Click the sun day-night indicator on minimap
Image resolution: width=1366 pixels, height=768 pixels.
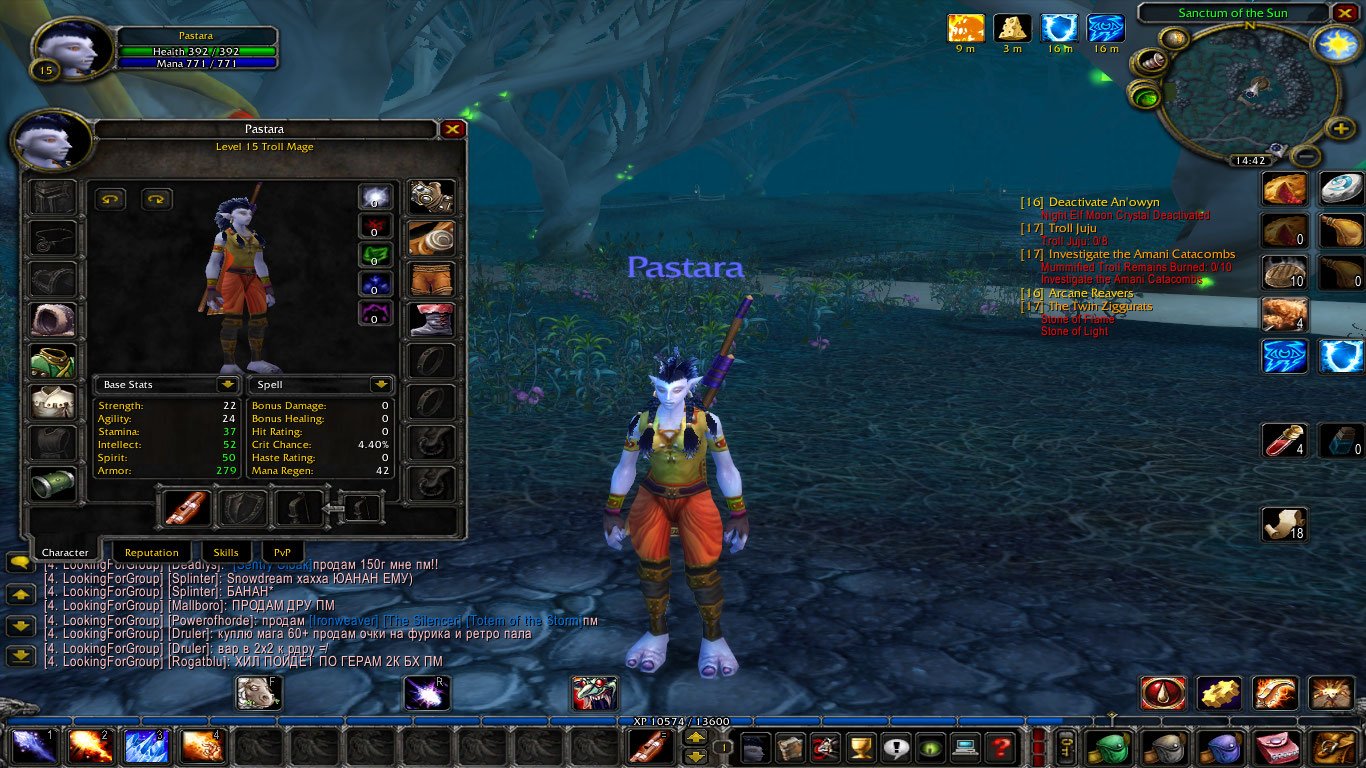1334,45
